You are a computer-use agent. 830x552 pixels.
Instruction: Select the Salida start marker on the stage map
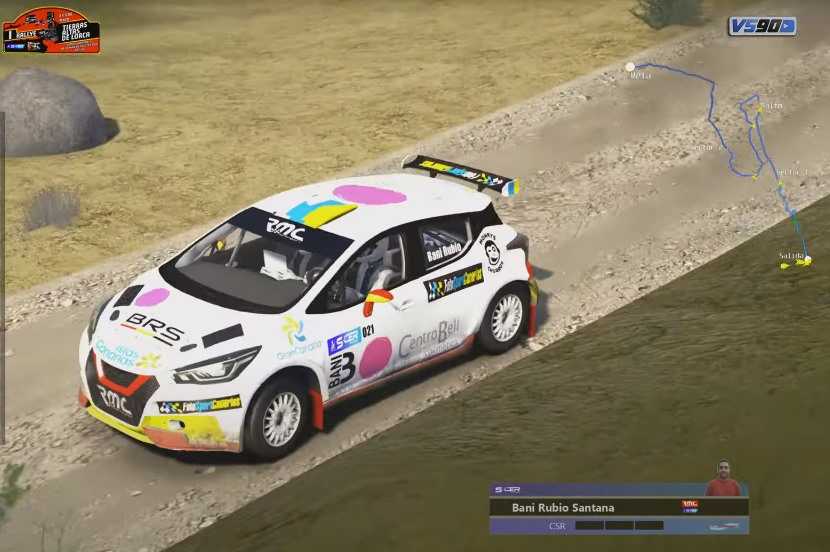[x=806, y=261]
